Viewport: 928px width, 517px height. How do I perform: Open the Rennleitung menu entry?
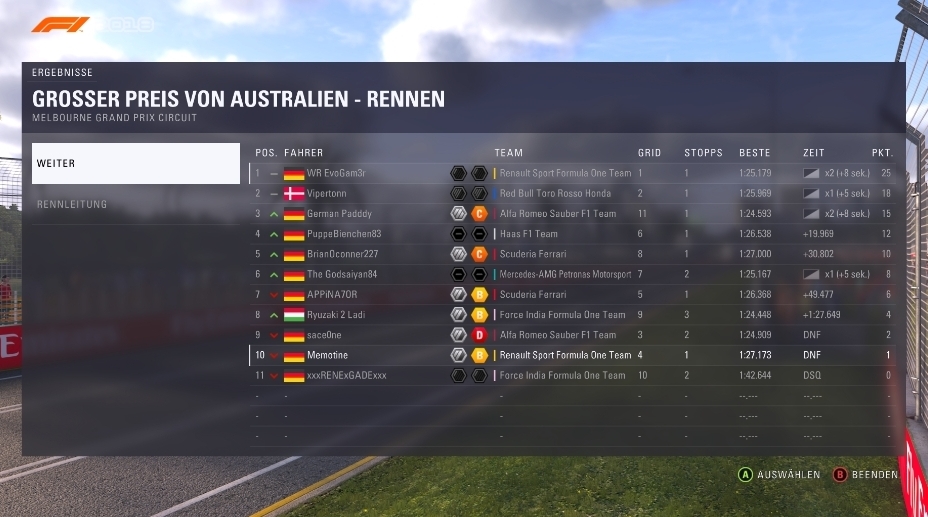click(x=135, y=204)
